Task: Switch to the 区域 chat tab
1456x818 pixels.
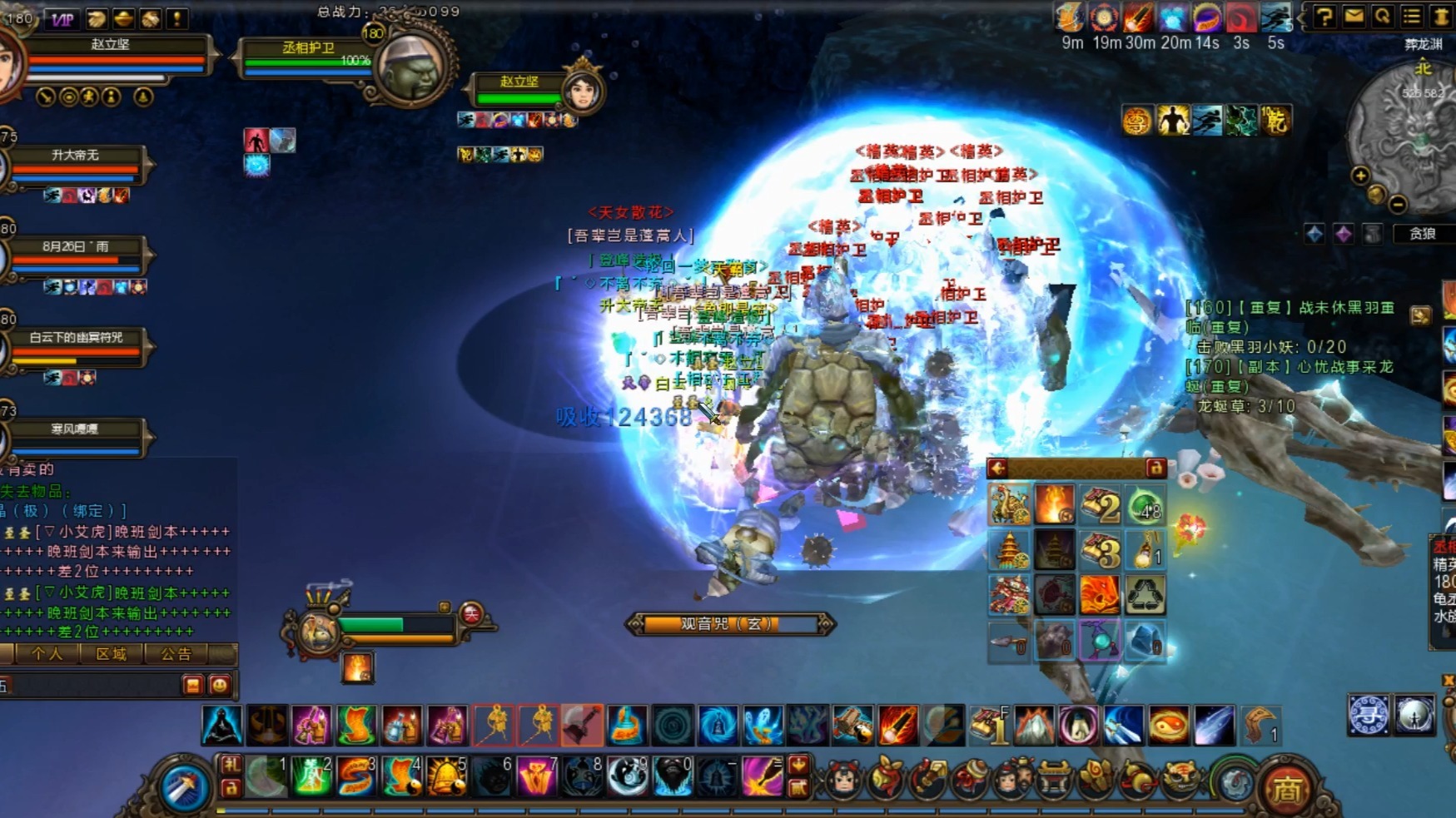Action: click(x=111, y=654)
